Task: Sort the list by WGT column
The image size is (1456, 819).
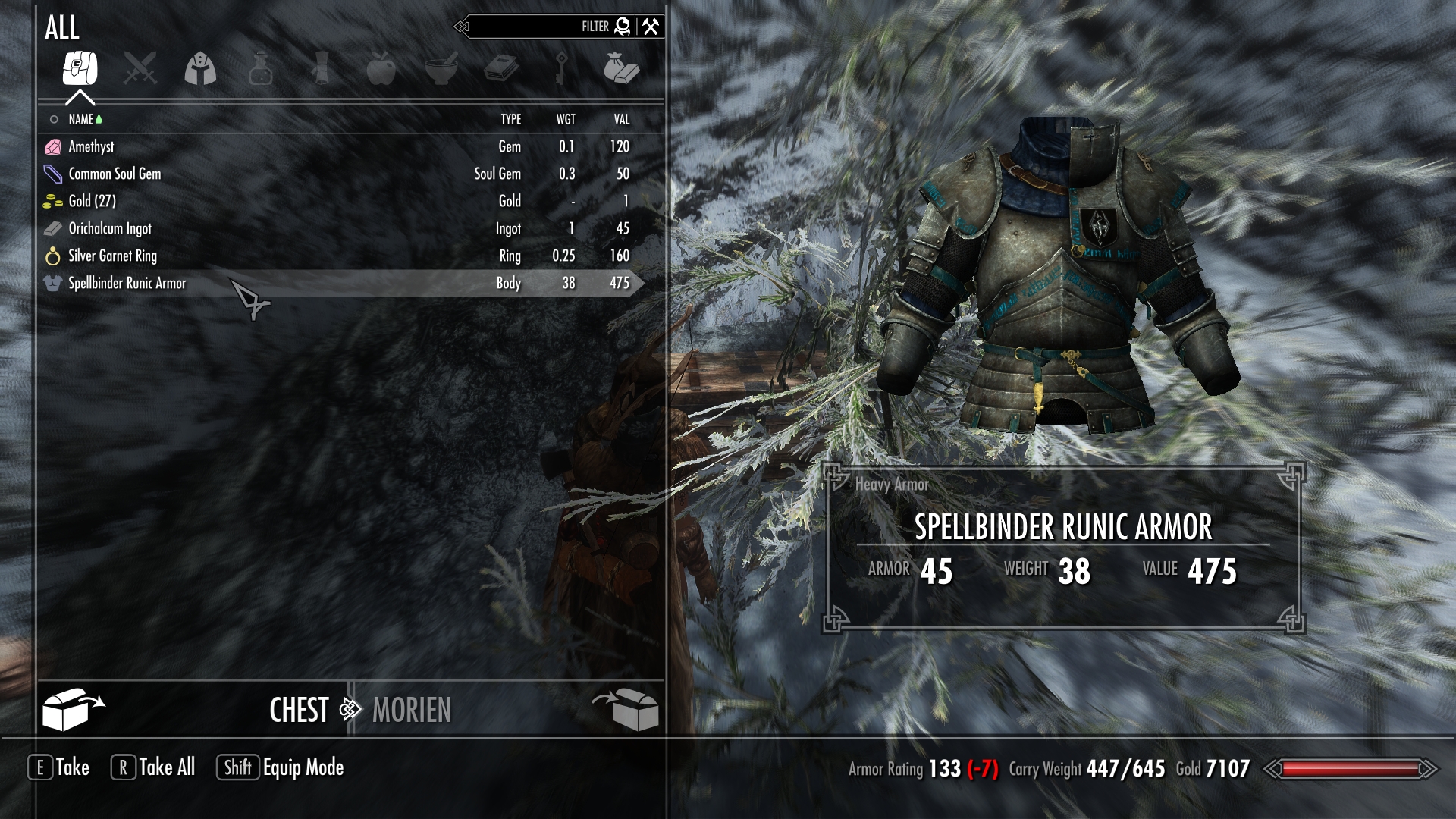Action: pos(566,119)
